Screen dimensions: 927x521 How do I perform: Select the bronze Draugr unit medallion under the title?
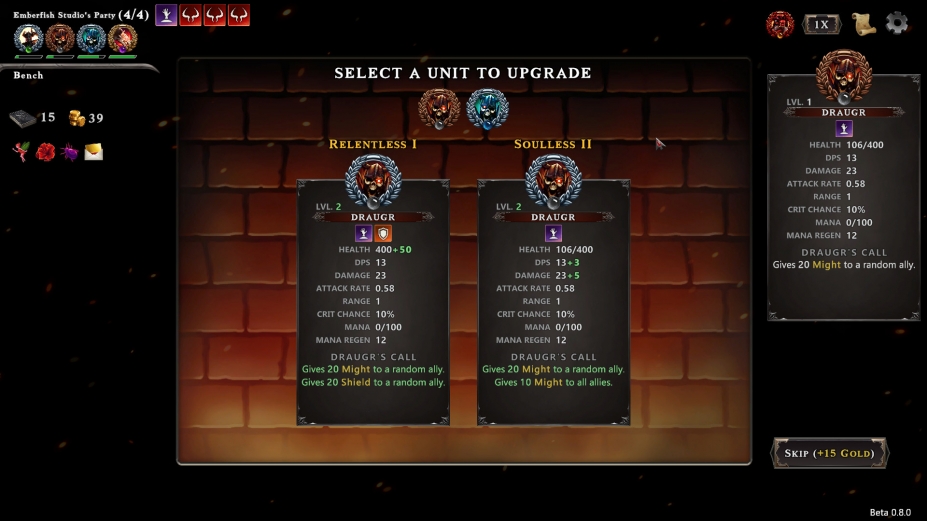[438, 107]
